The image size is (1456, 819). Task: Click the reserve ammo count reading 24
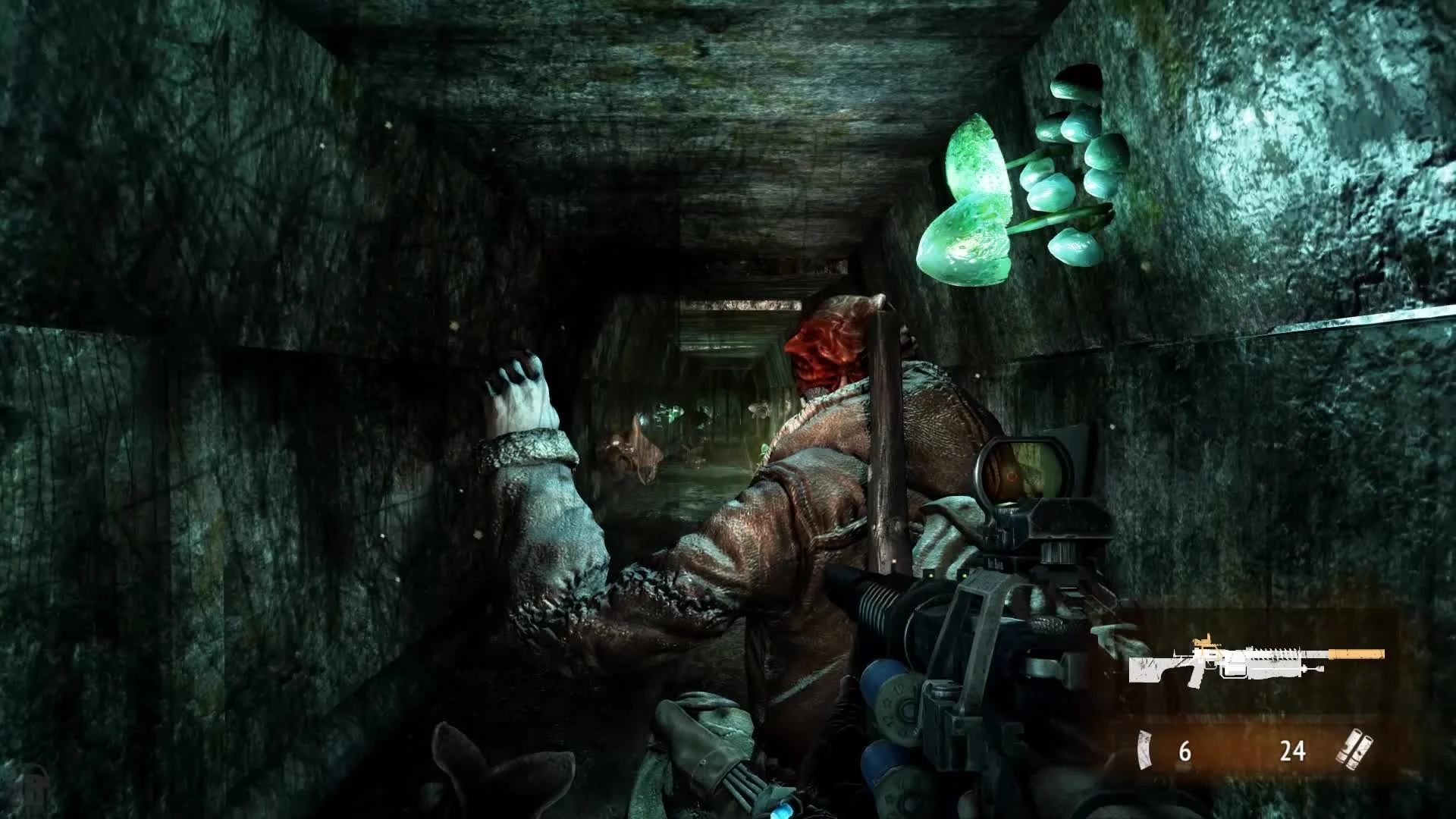[x=1293, y=750]
